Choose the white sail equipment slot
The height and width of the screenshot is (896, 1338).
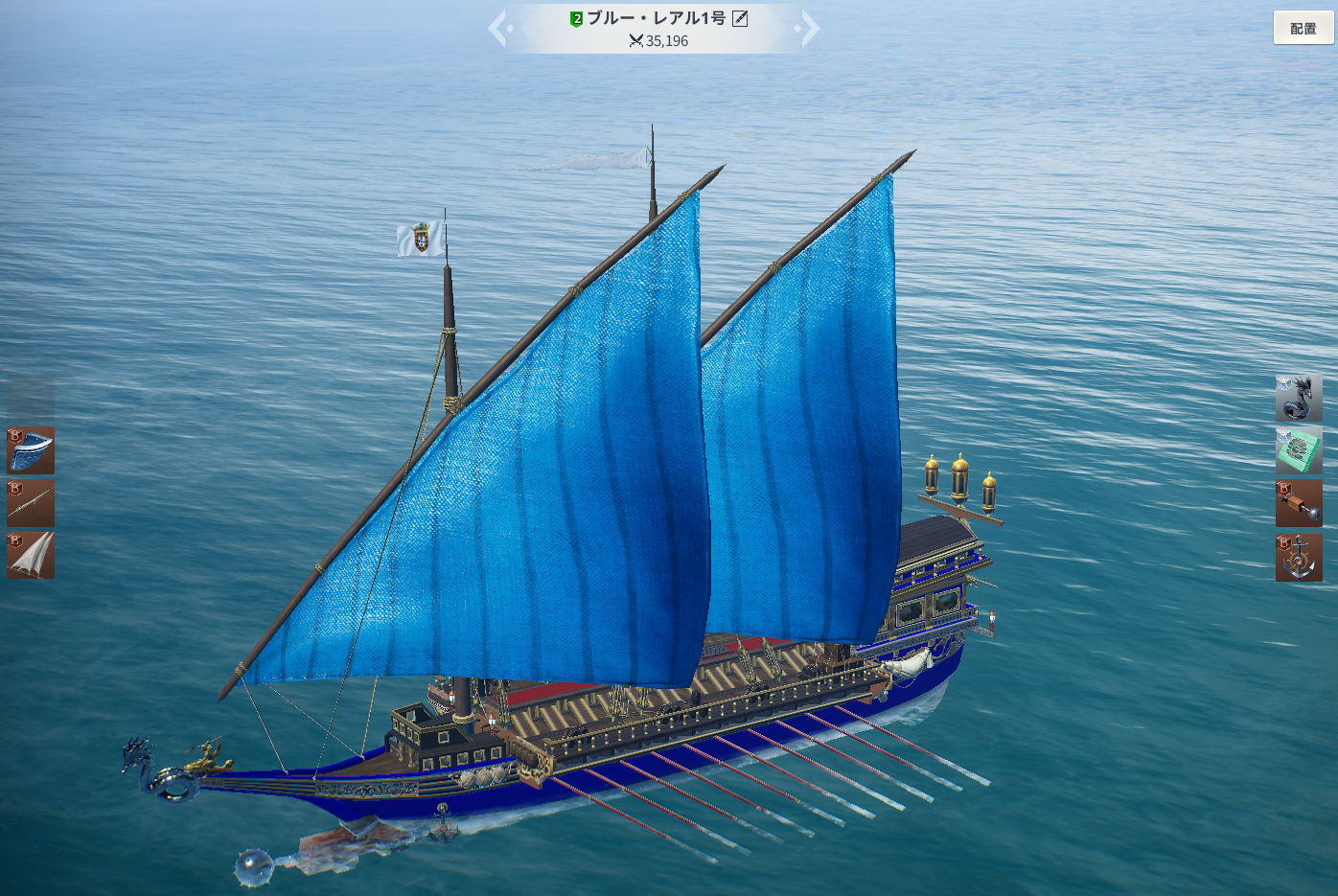pos(31,556)
